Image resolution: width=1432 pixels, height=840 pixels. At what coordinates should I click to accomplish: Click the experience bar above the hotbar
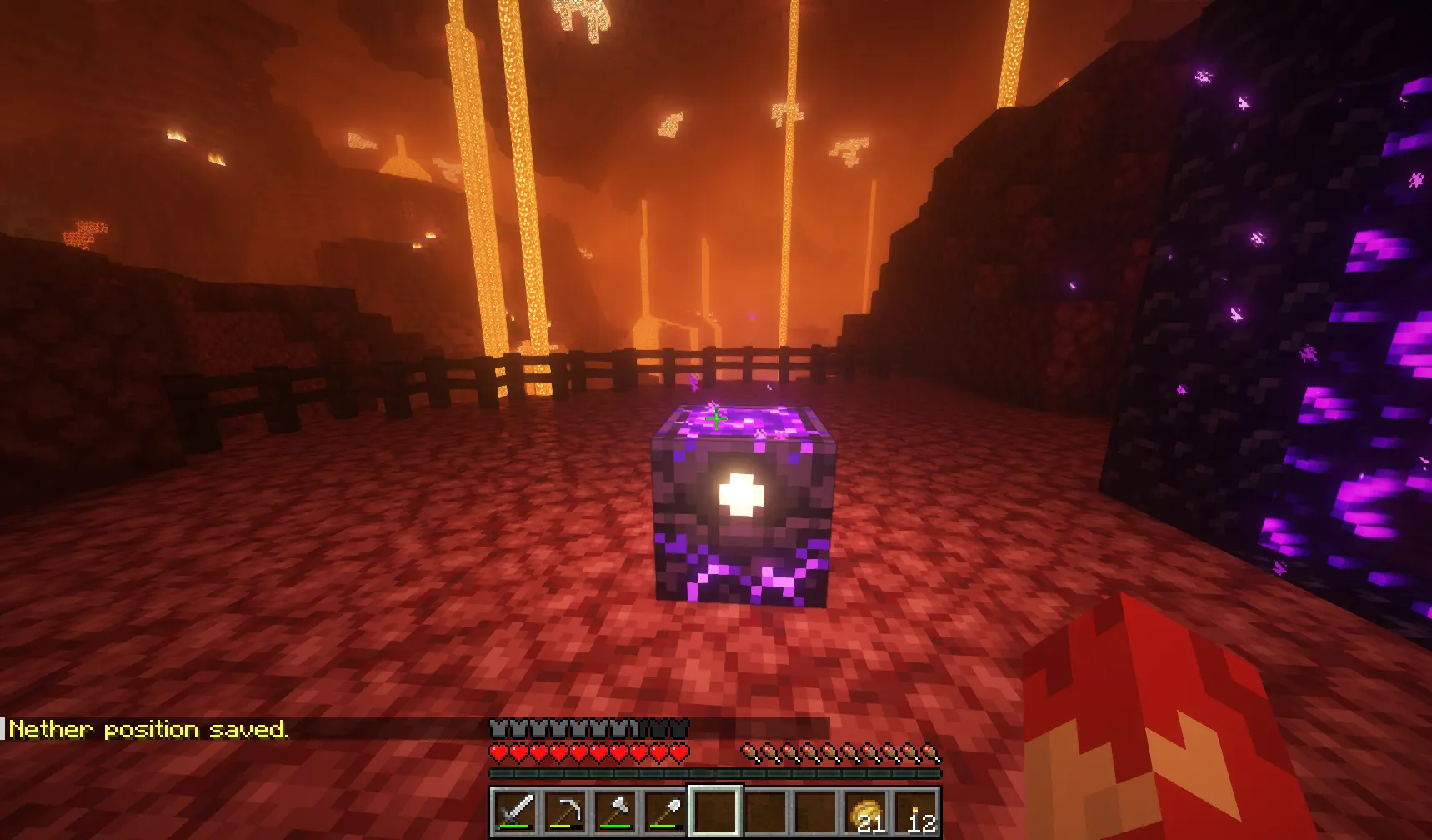coord(717,775)
